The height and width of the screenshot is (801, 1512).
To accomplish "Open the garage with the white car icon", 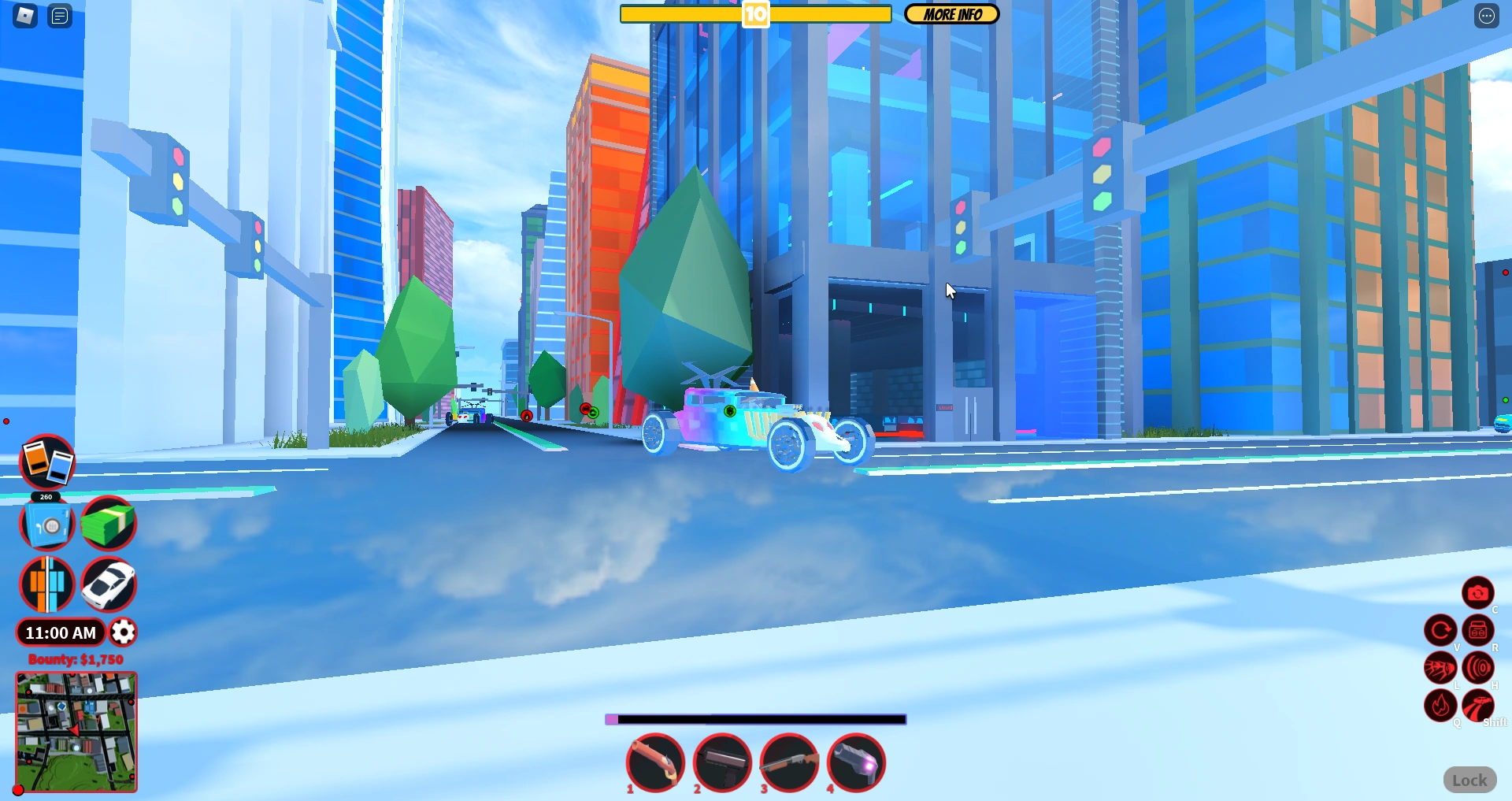I will tap(109, 584).
